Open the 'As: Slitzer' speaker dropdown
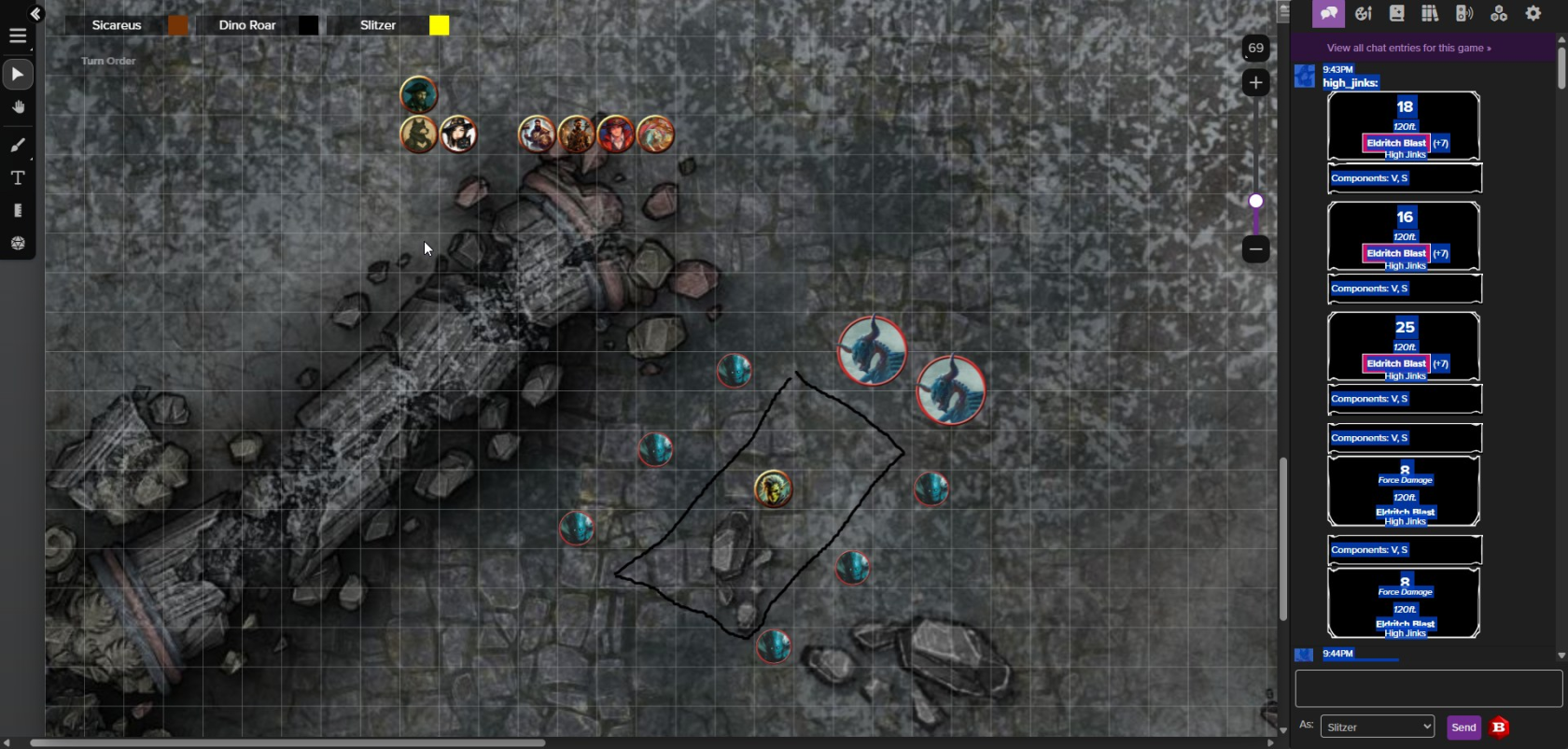The width and height of the screenshot is (1568, 749). (x=1378, y=727)
